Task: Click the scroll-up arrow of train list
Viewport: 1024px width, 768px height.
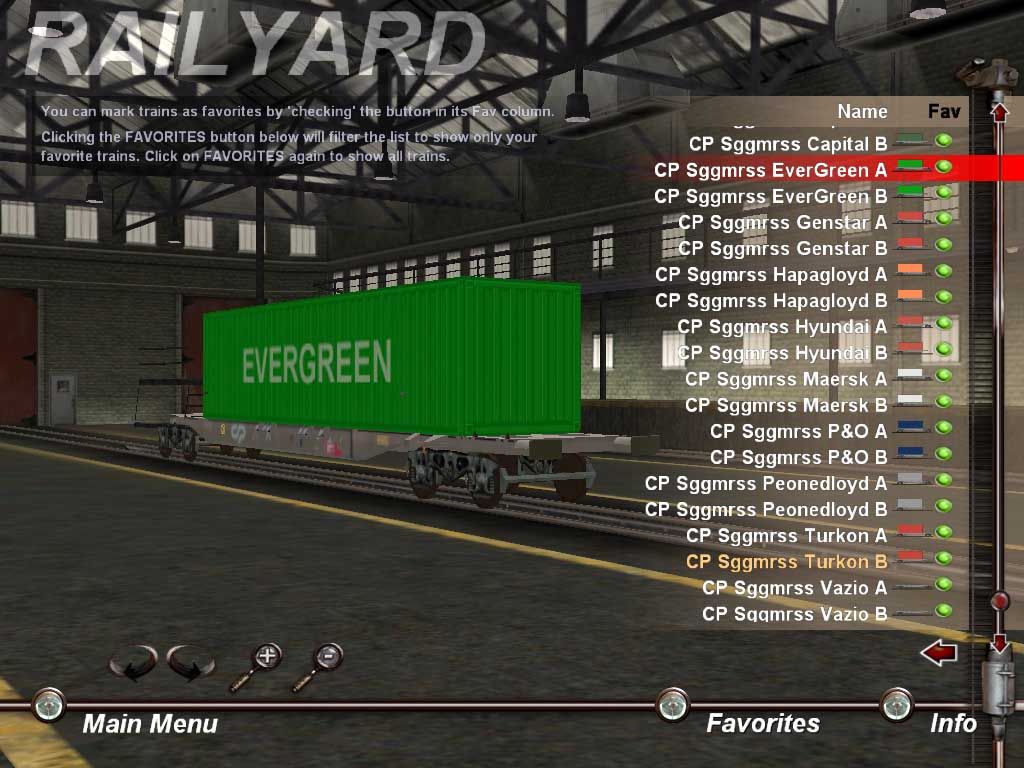Action: [x=999, y=111]
